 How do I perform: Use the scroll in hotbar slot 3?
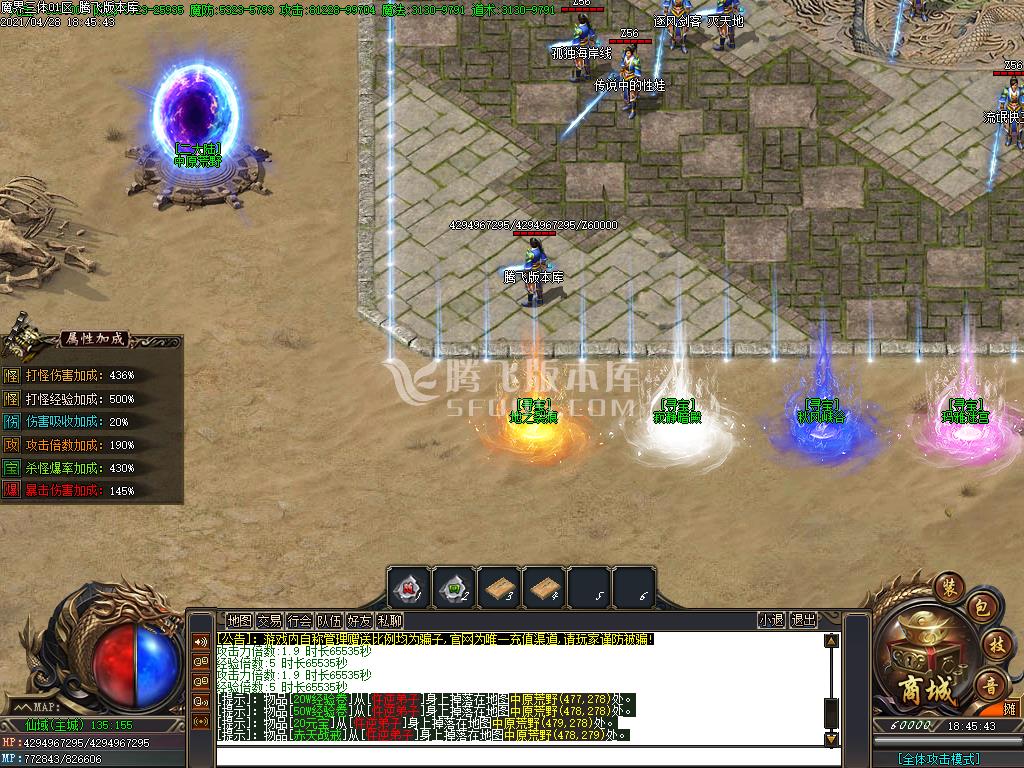(499, 588)
